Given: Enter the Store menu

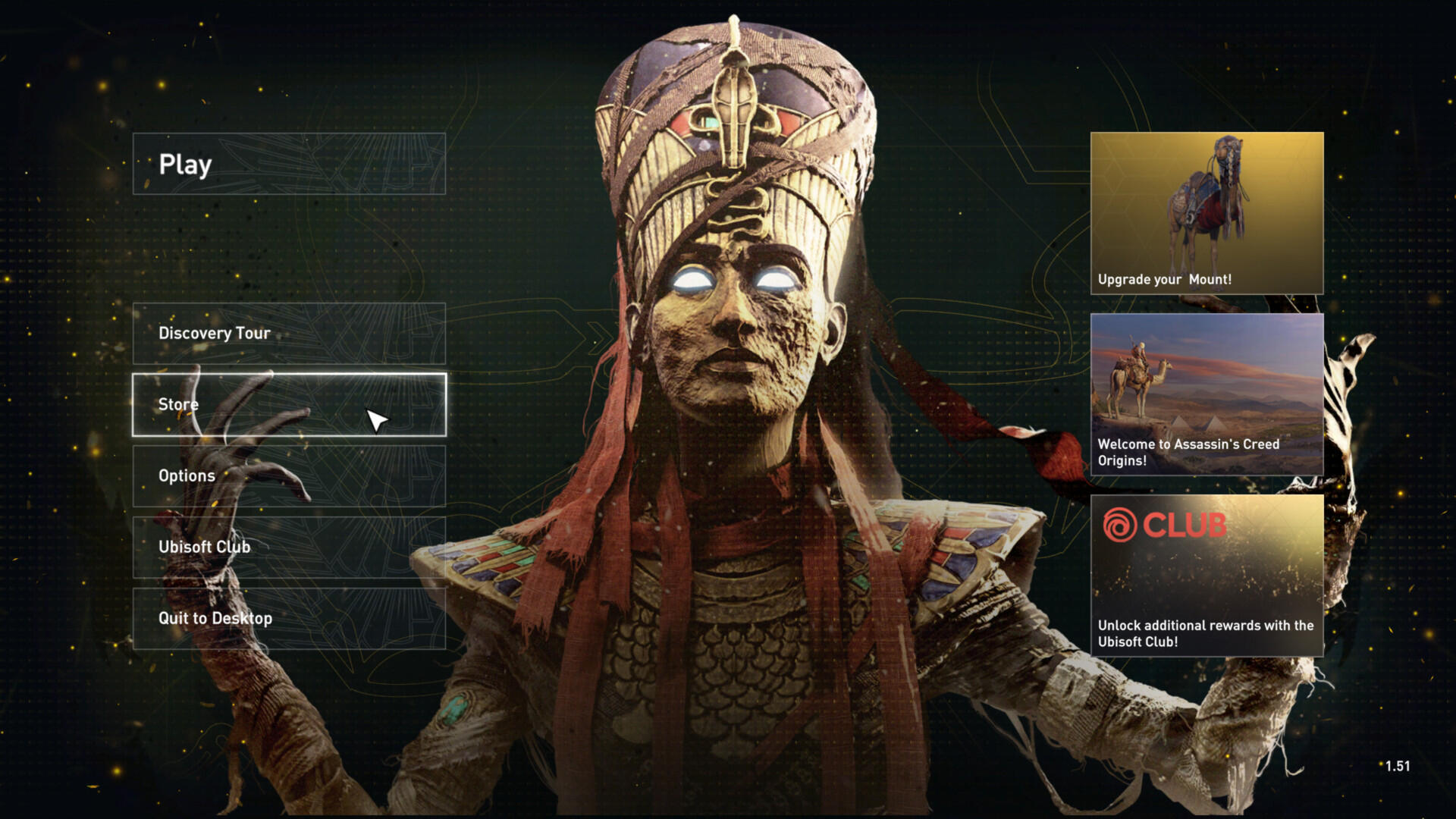Looking at the screenshot, I should pyautogui.click(x=288, y=404).
